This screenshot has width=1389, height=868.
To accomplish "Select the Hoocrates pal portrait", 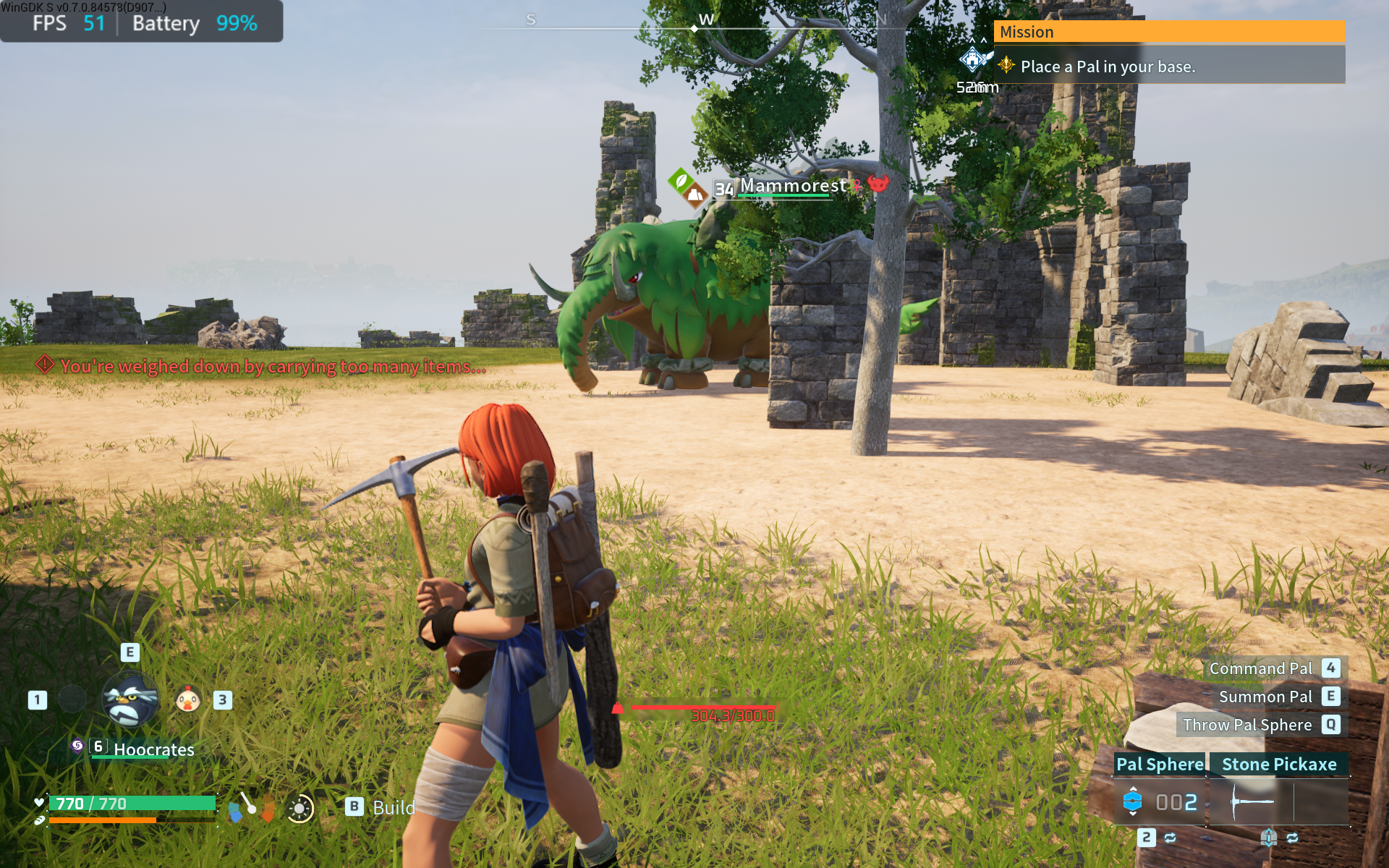I will click(130, 699).
